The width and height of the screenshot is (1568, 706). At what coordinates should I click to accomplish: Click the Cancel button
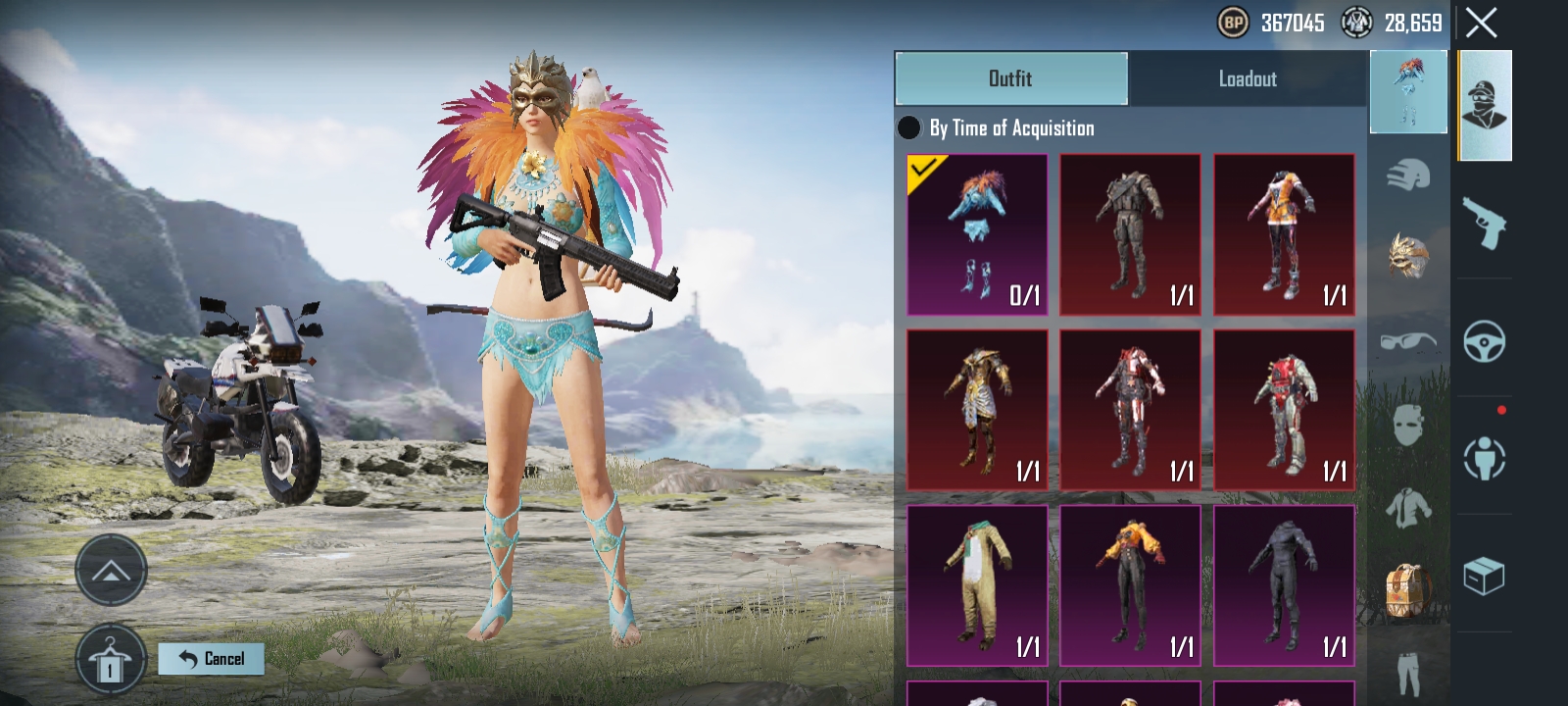[212, 659]
